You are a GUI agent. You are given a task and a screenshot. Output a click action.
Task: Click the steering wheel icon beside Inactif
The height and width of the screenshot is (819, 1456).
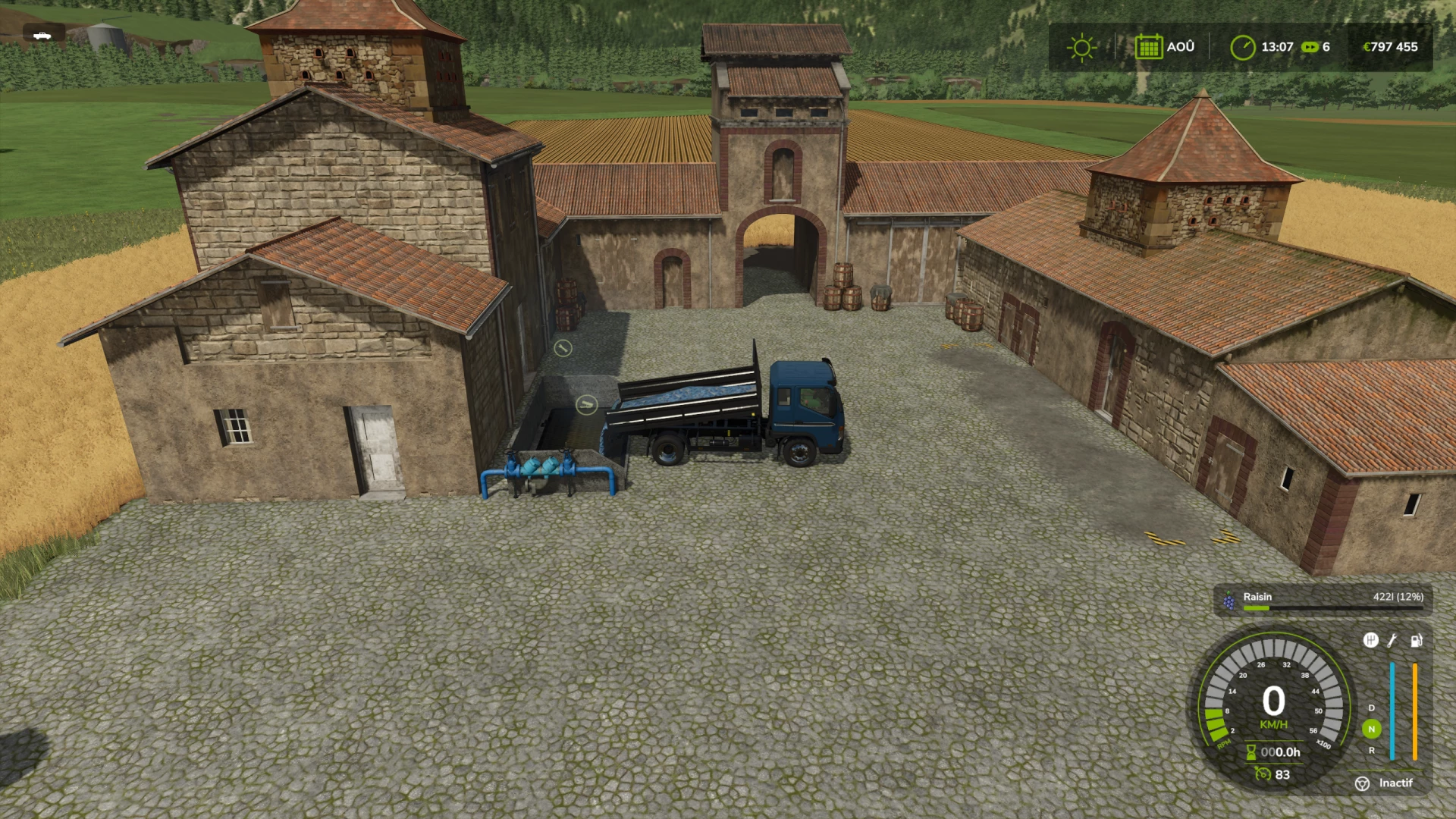tap(1363, 783)
